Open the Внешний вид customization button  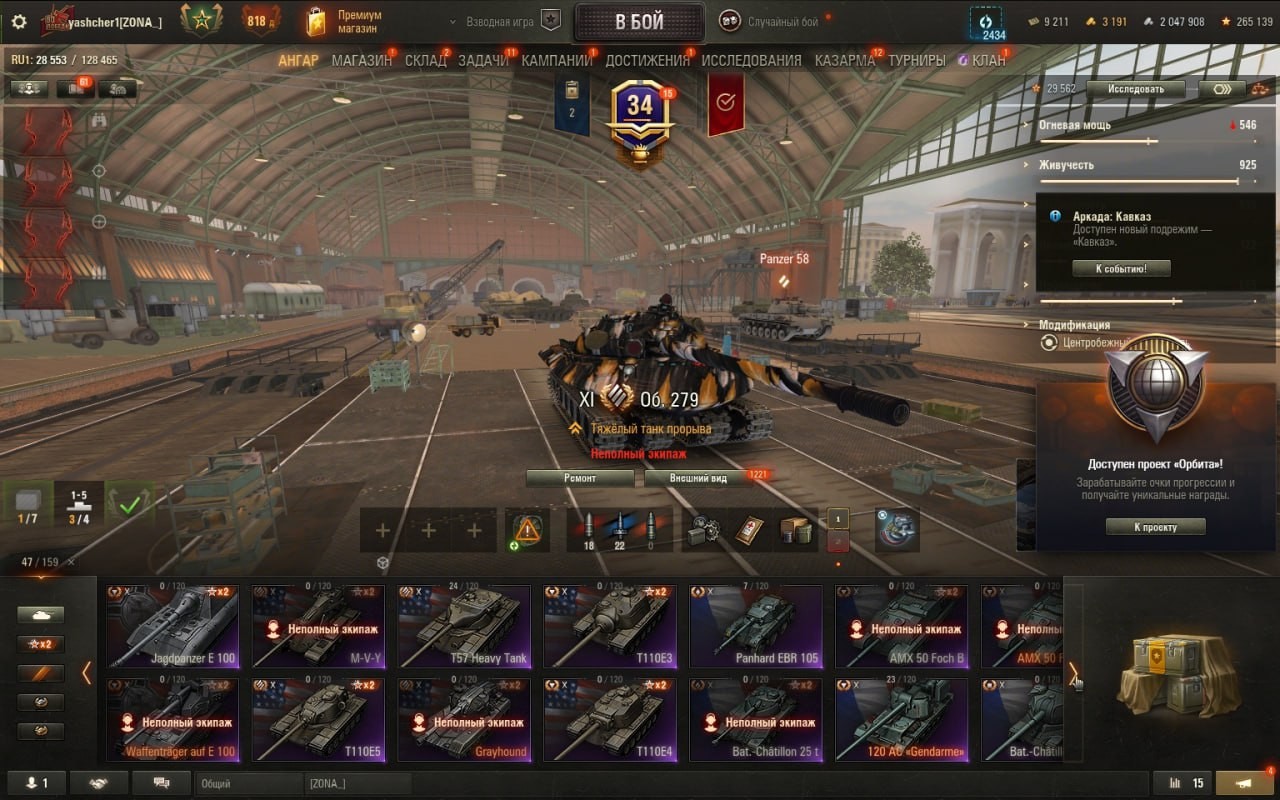point(699,478)
